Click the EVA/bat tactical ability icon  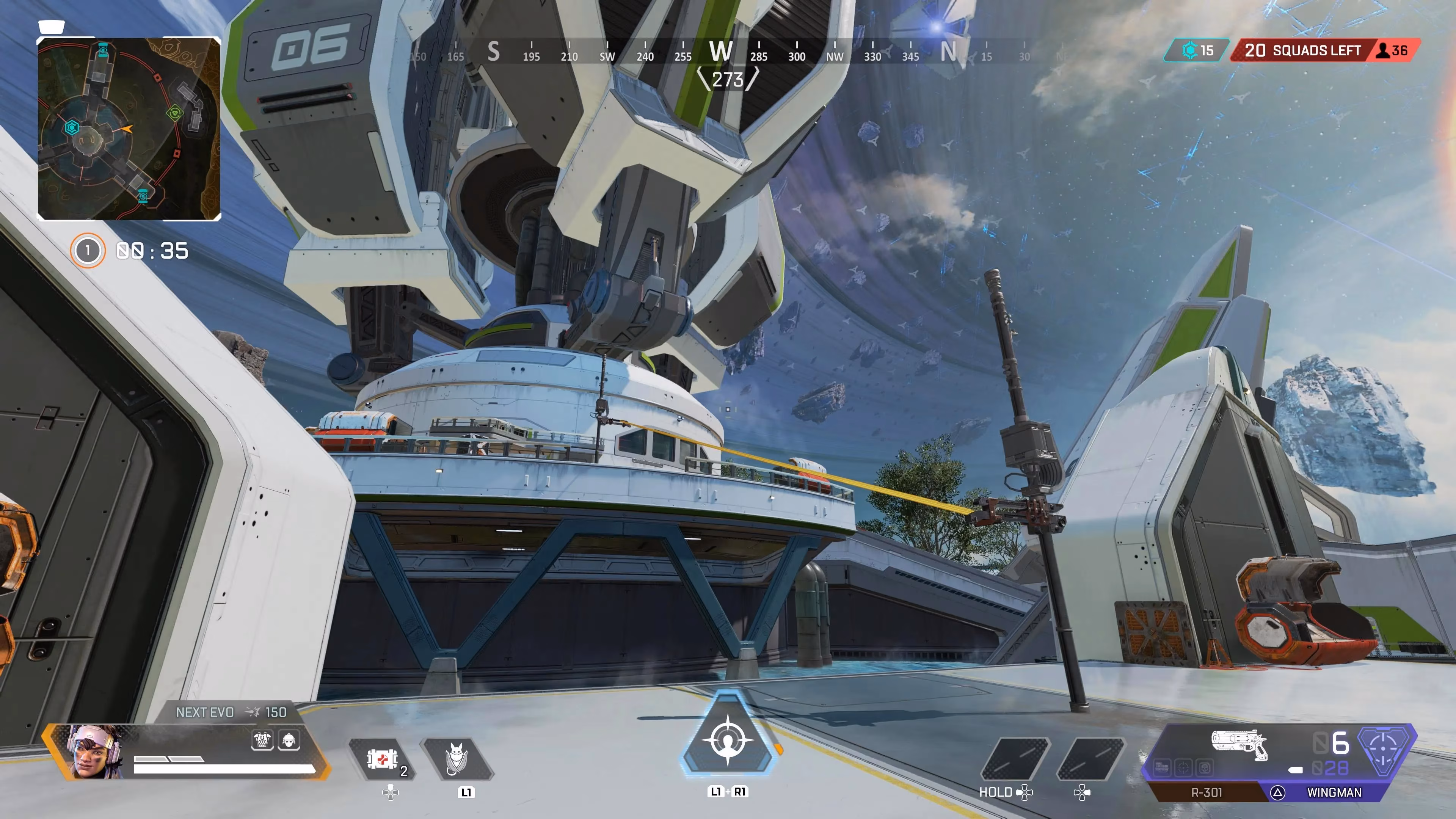(x=457, y=758)
